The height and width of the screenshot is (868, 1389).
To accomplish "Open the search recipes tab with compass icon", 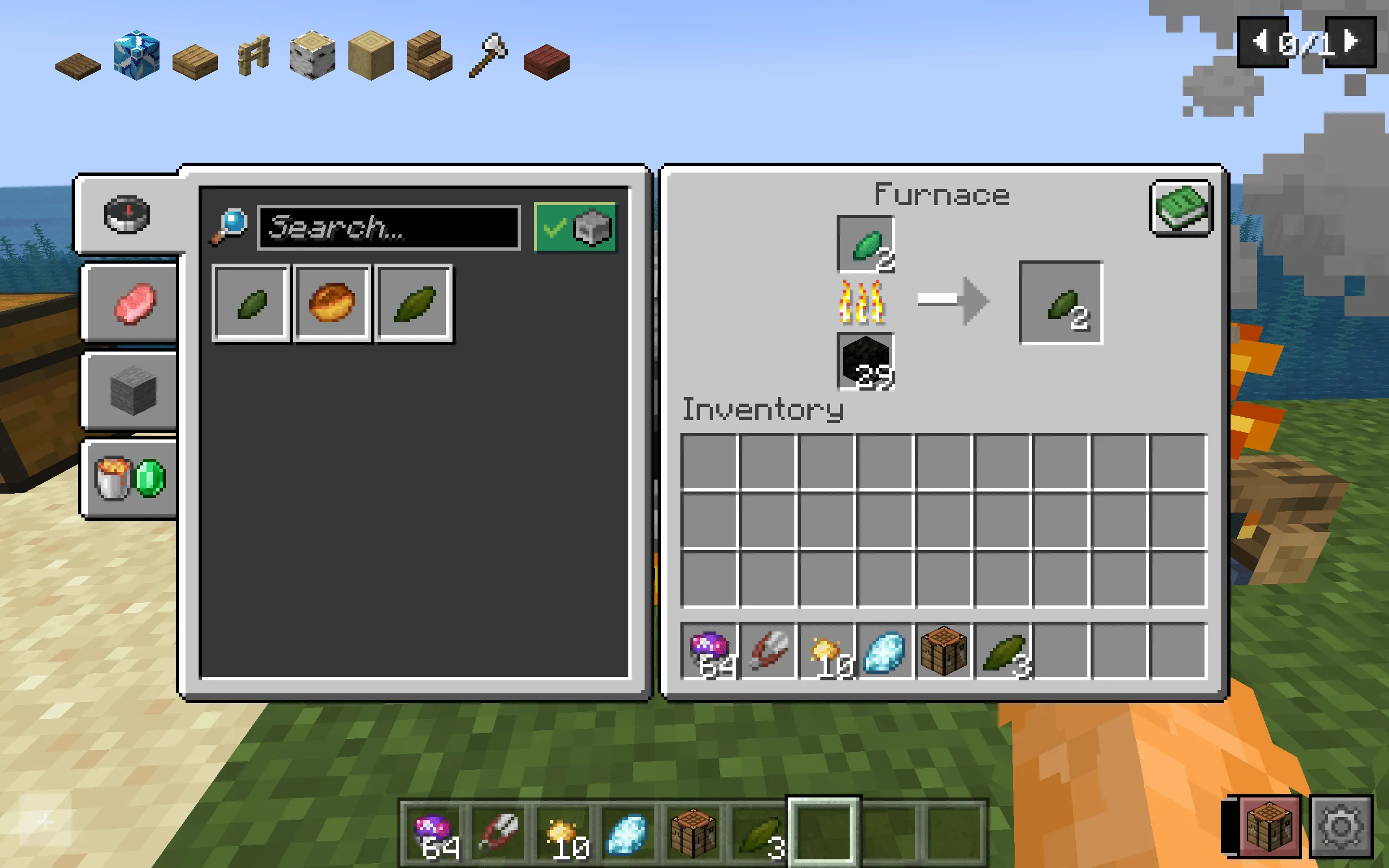I will (x=126, y=214).
